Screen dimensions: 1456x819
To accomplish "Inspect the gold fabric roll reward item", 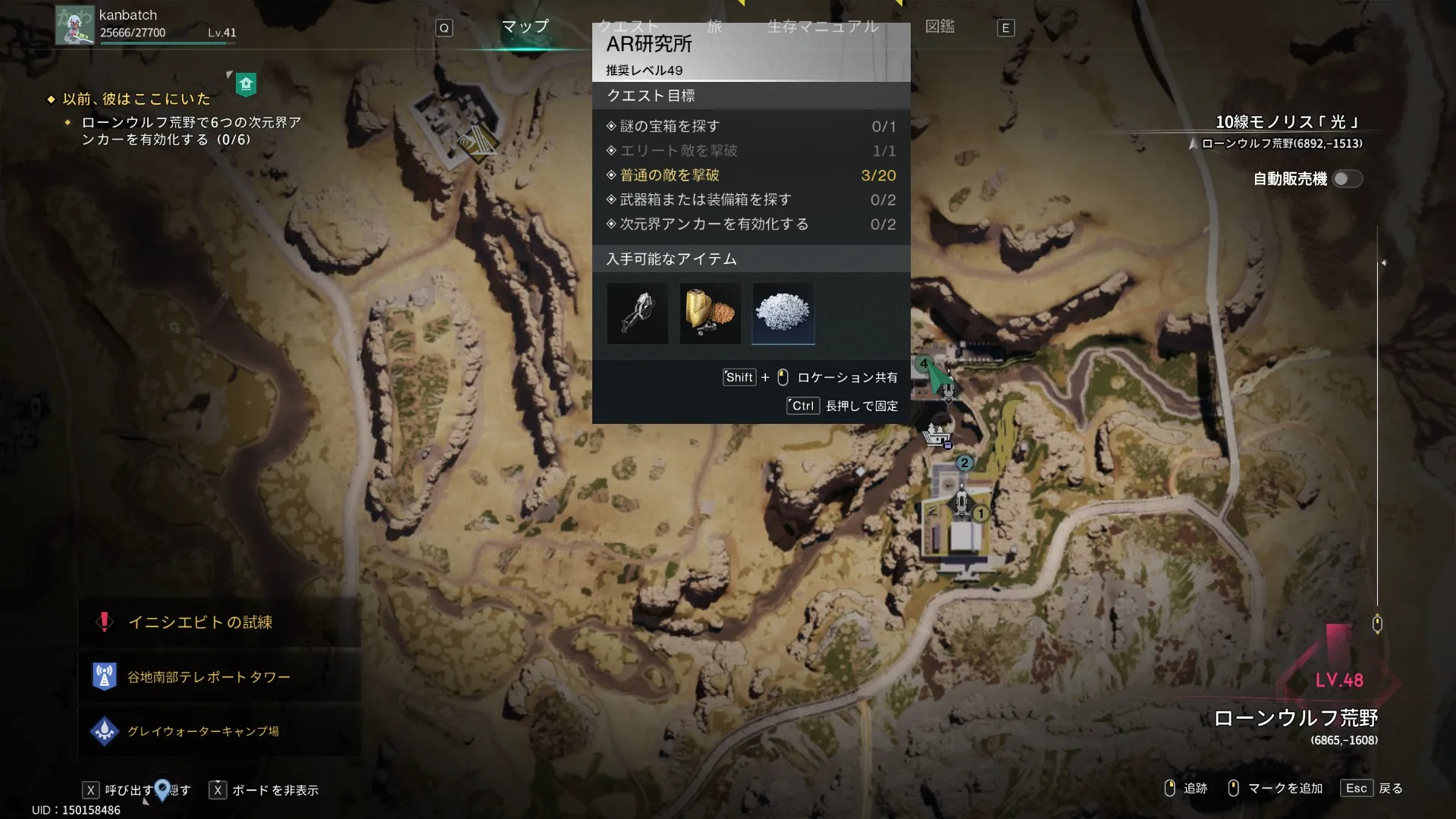I will (710, 313).
